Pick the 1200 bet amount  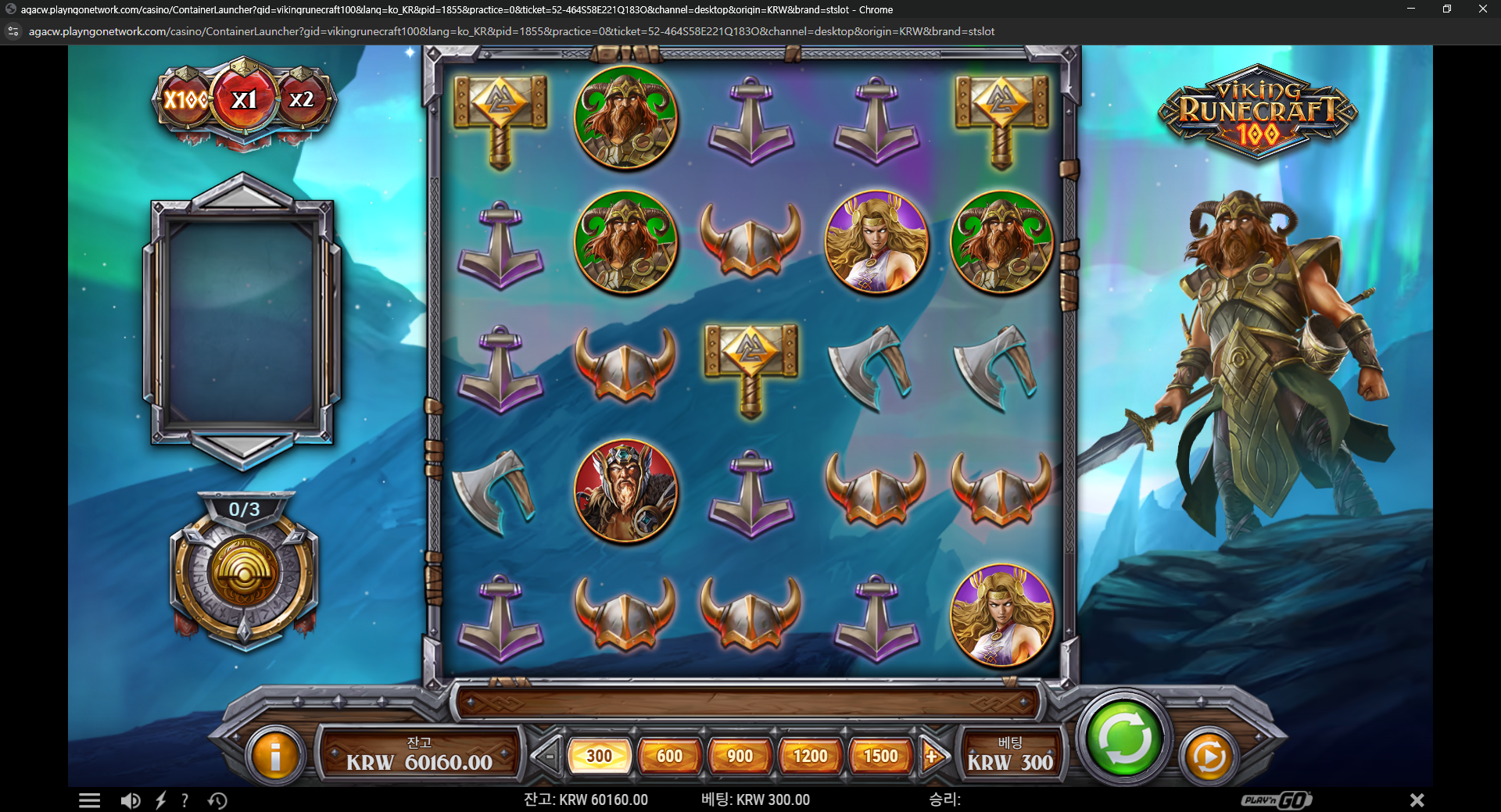[x=810, y=756]
